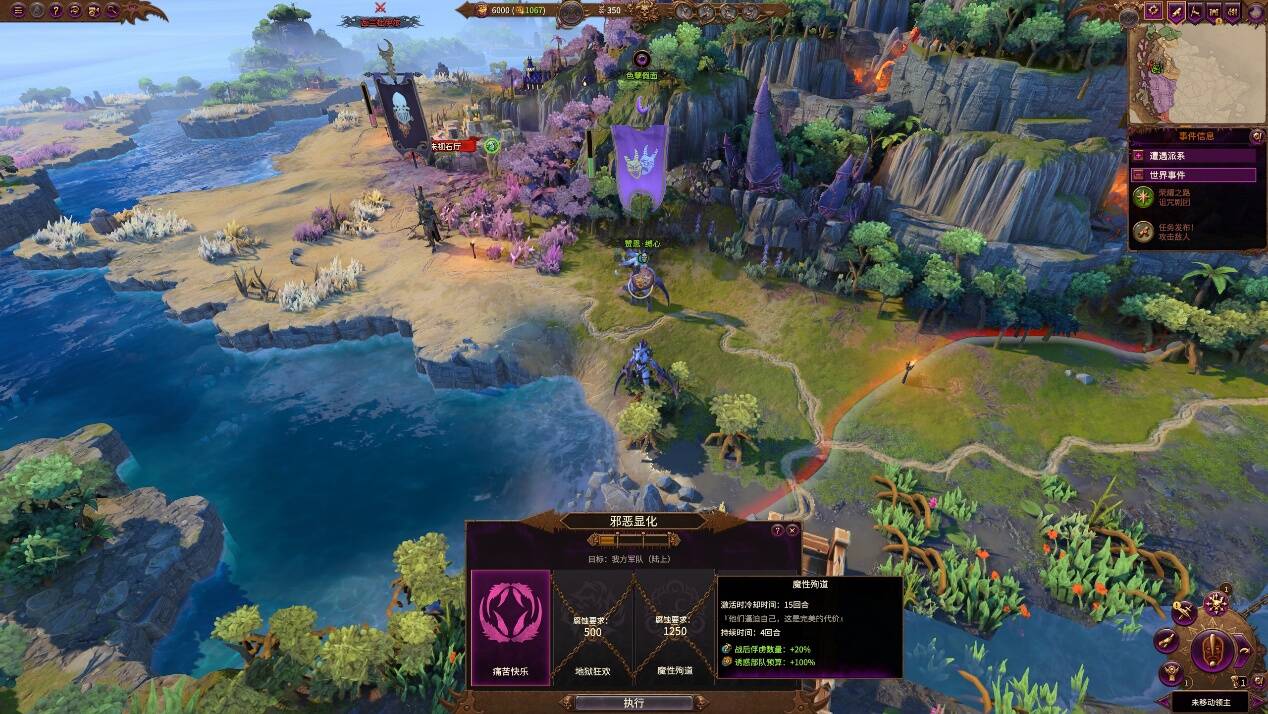This screenshot has width=1268, height=714.
Task: Click the 执行 execute button
Action: click(x=633, y=703)
